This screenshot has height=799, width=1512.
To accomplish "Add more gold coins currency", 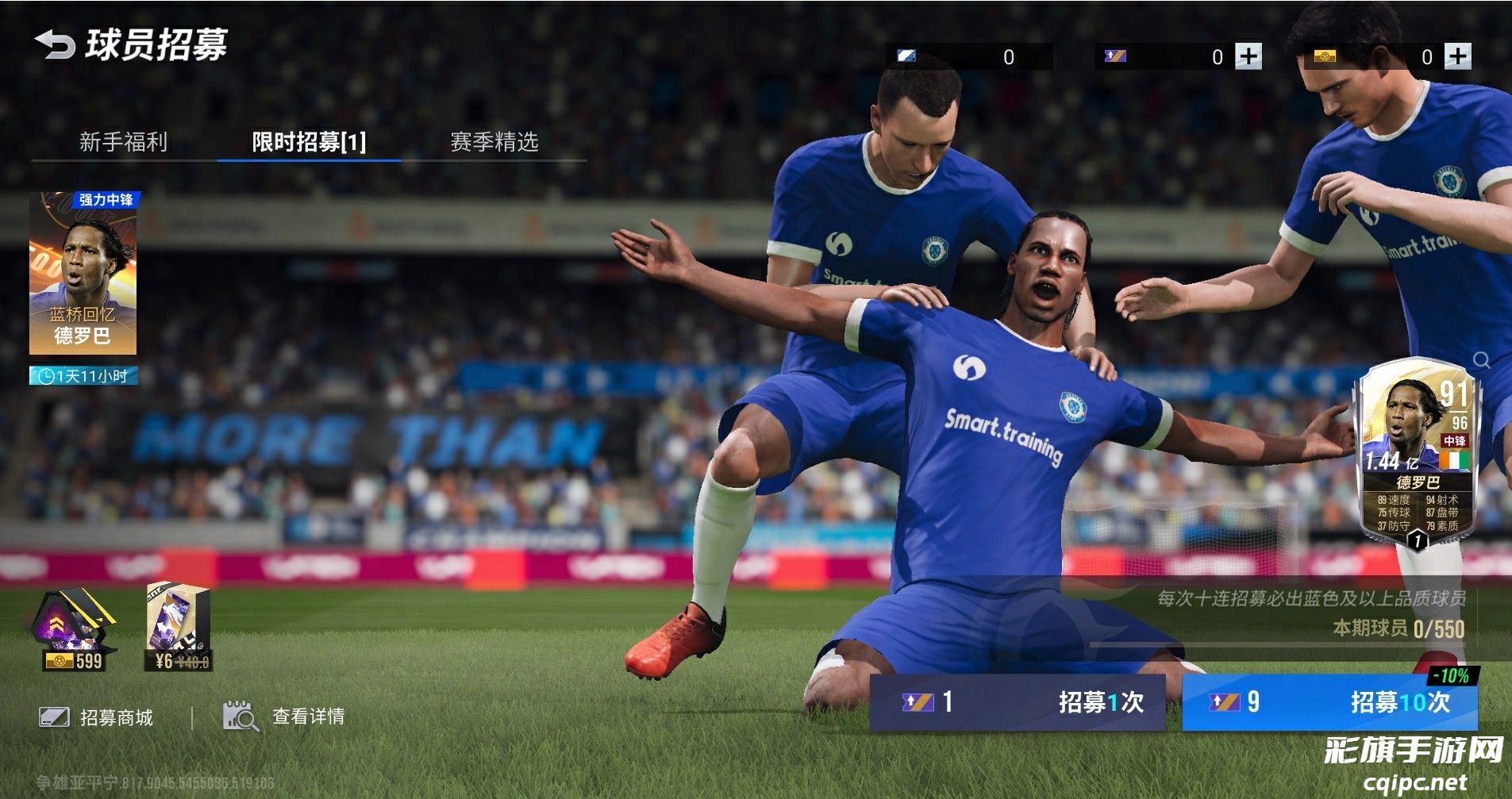I will tap(1457, 56).
